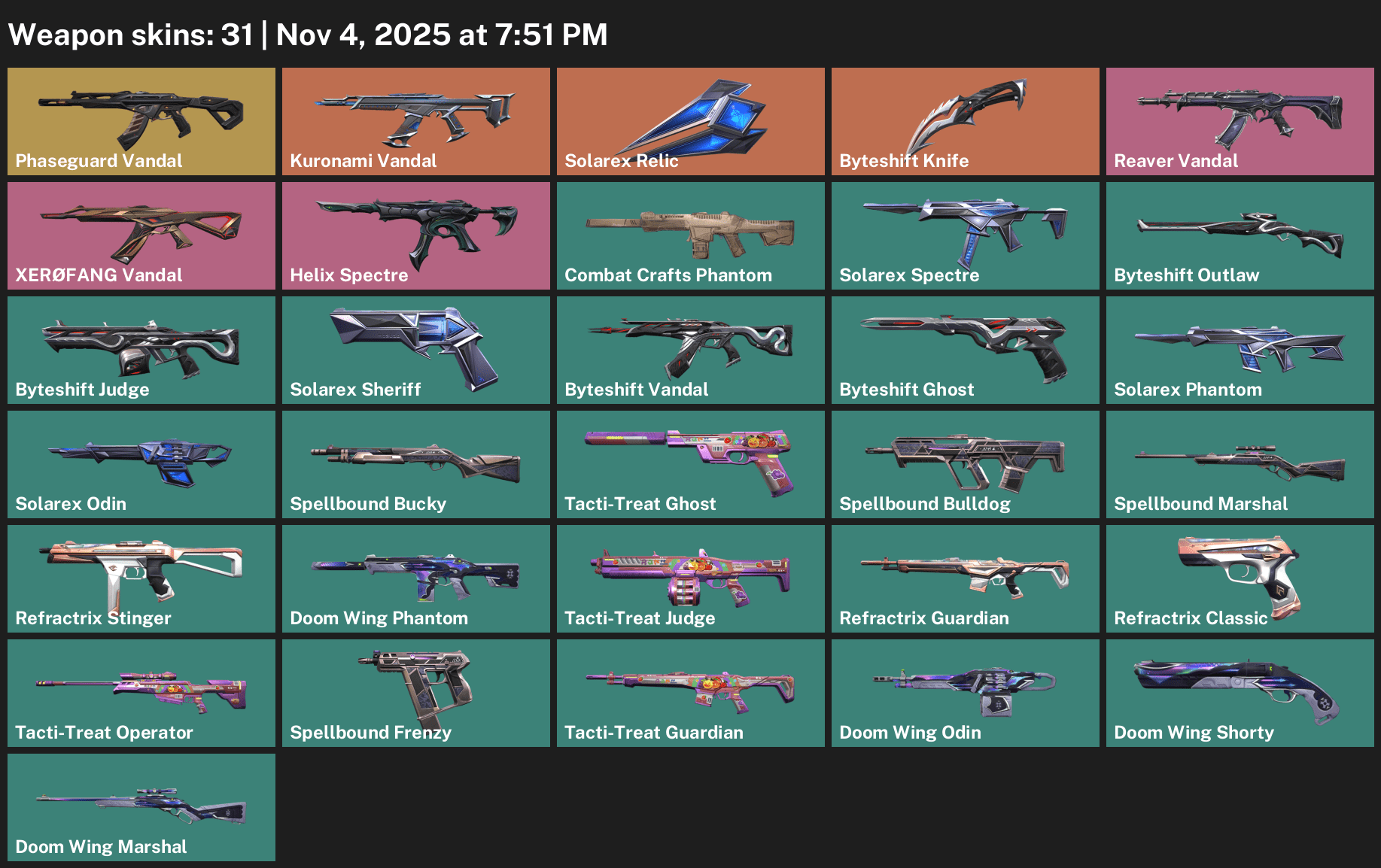This screenshot has height=868, width=1381.
Task: View the Tacti-Treat Operator skin
Action: (x=141, y=692)
